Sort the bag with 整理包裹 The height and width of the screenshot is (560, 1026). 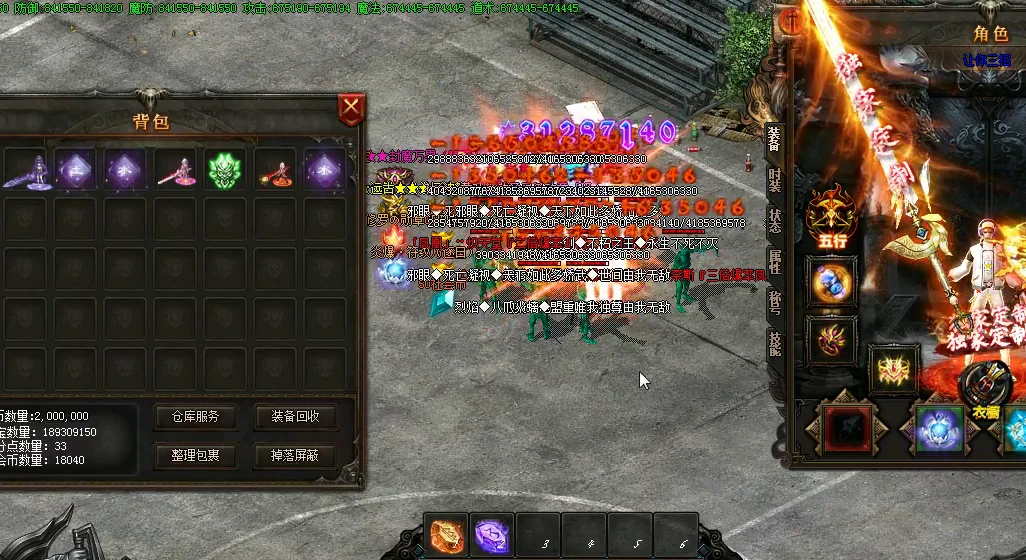(x=194, y=457)
